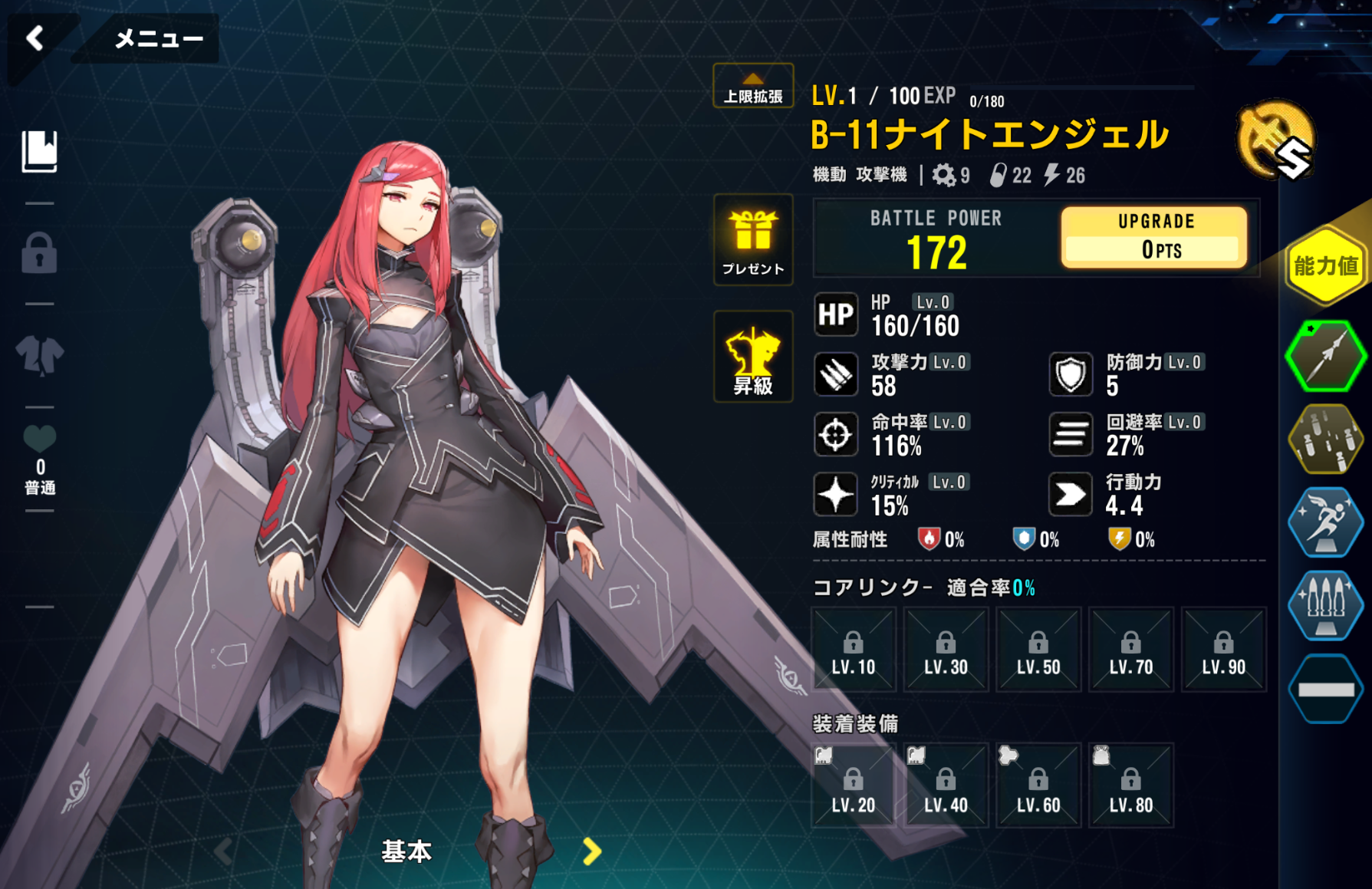The width and height of the screenshot is (1372, 889).
Task: Choose the triple bullets skill tab
Action: tap(1325, 604)
